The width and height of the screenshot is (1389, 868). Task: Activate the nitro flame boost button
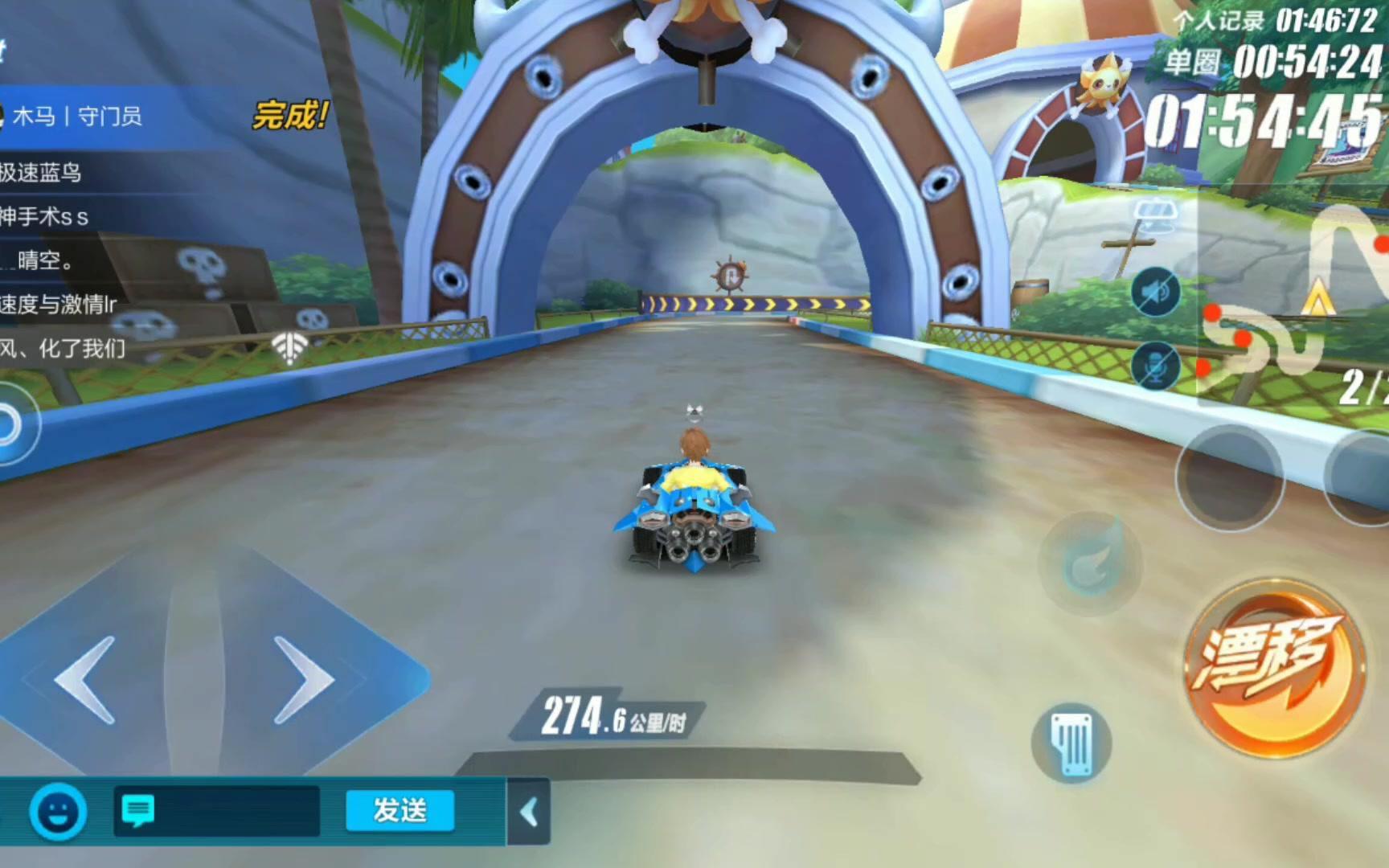click(x=1091, y=563)
